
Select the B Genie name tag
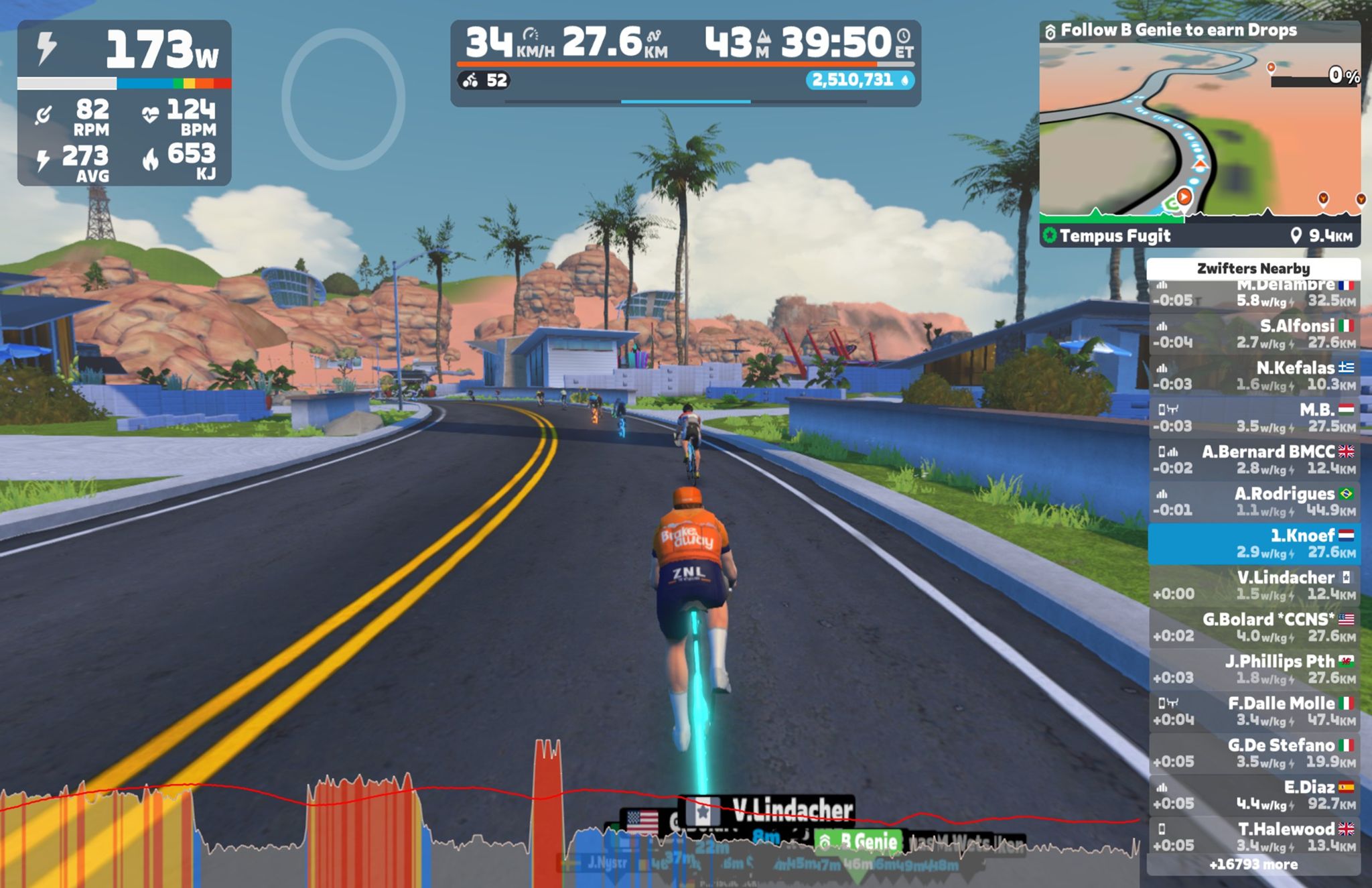click(x=860, y=842)
